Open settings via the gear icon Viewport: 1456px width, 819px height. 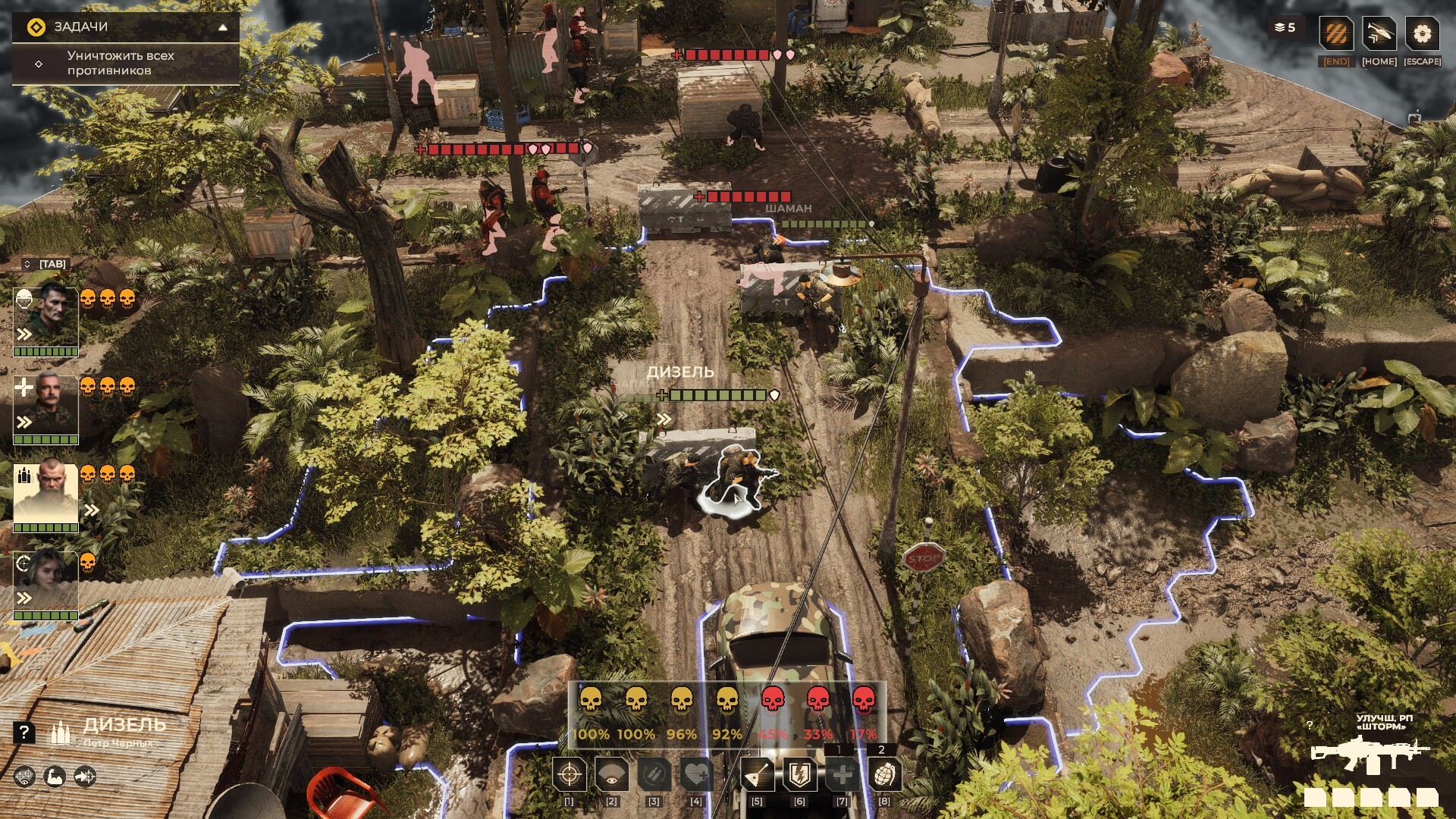1422,34
